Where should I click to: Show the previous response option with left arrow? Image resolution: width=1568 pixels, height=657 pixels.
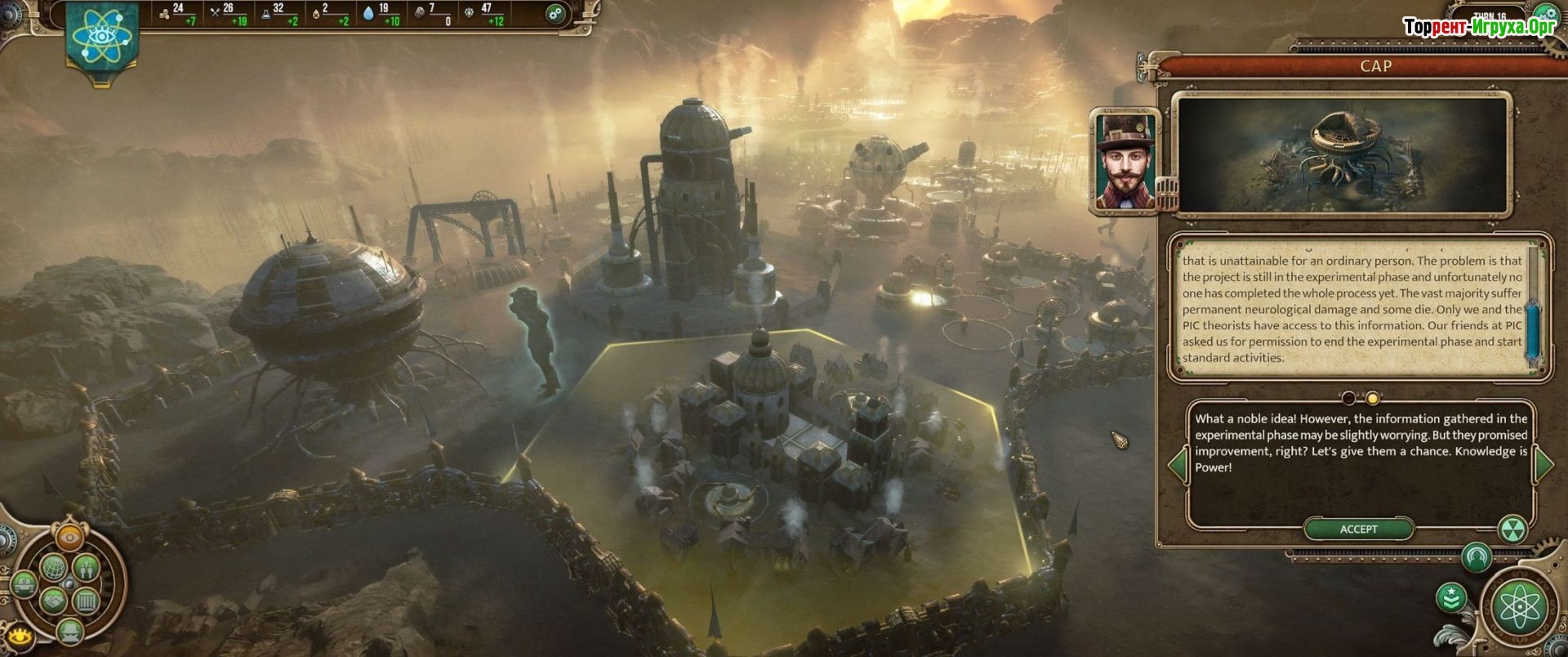pos(1177,464)
